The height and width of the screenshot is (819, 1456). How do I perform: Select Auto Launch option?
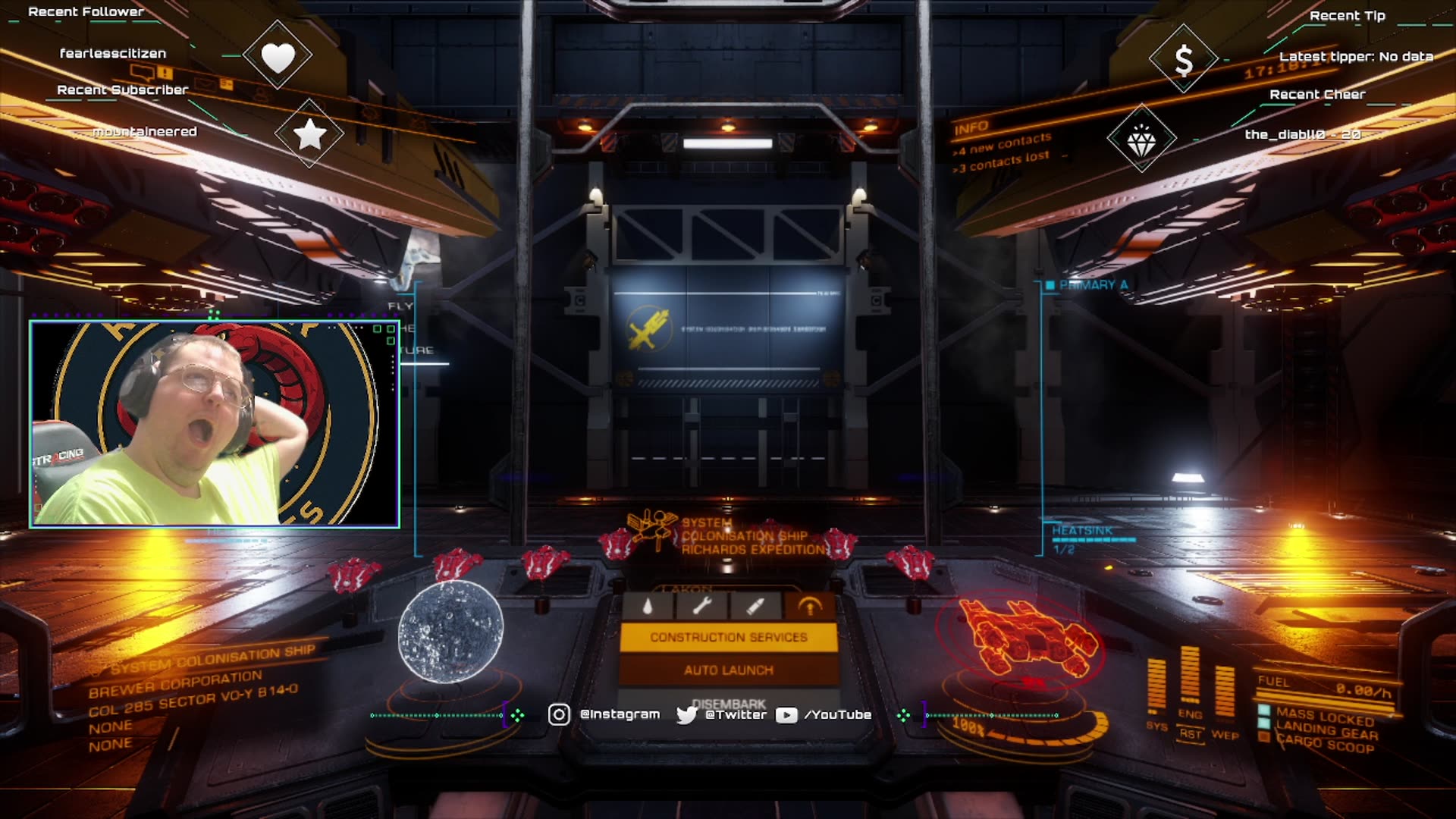coord(728,670)
